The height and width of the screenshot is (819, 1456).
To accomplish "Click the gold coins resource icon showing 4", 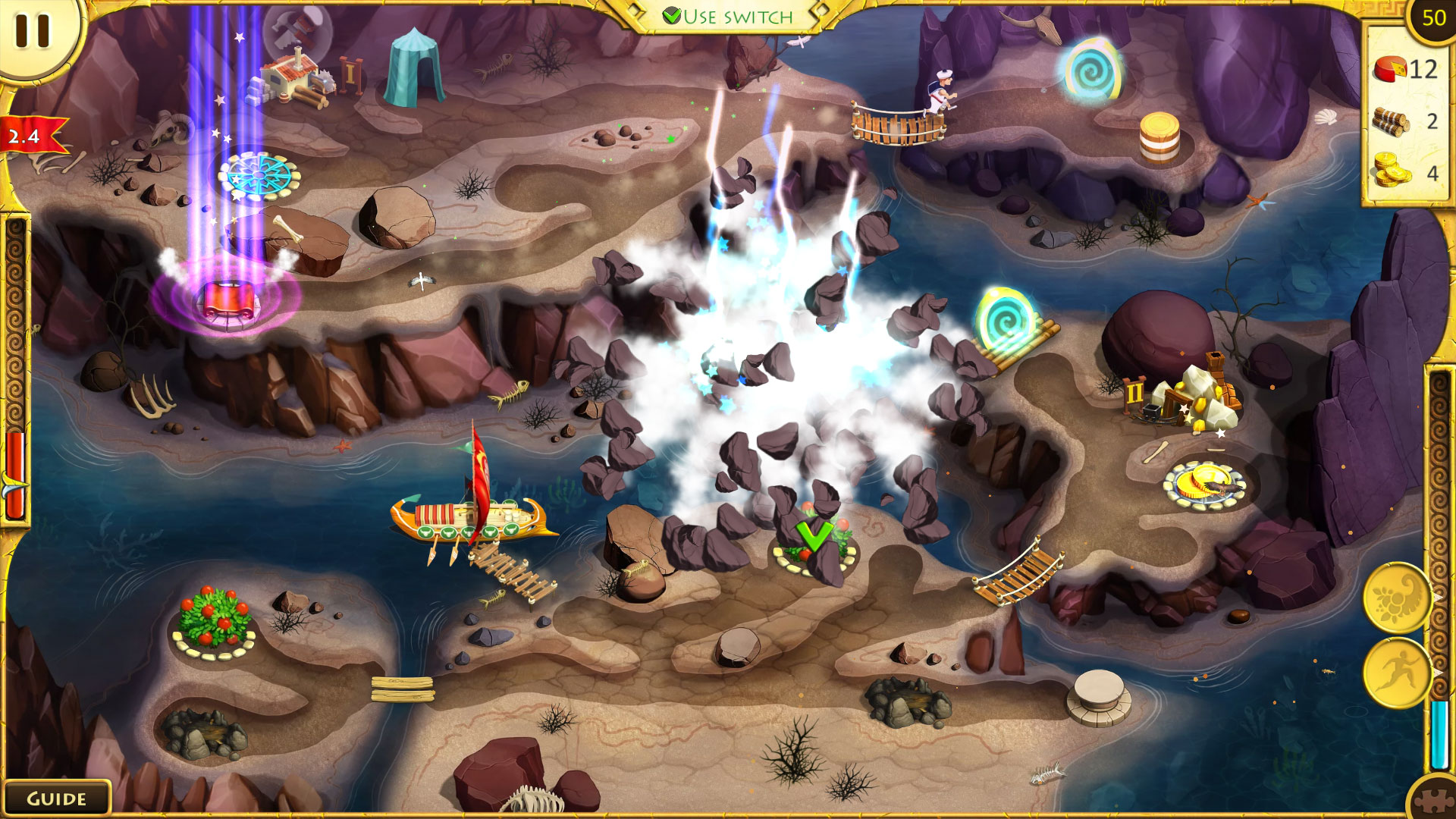I will 1392,171.
